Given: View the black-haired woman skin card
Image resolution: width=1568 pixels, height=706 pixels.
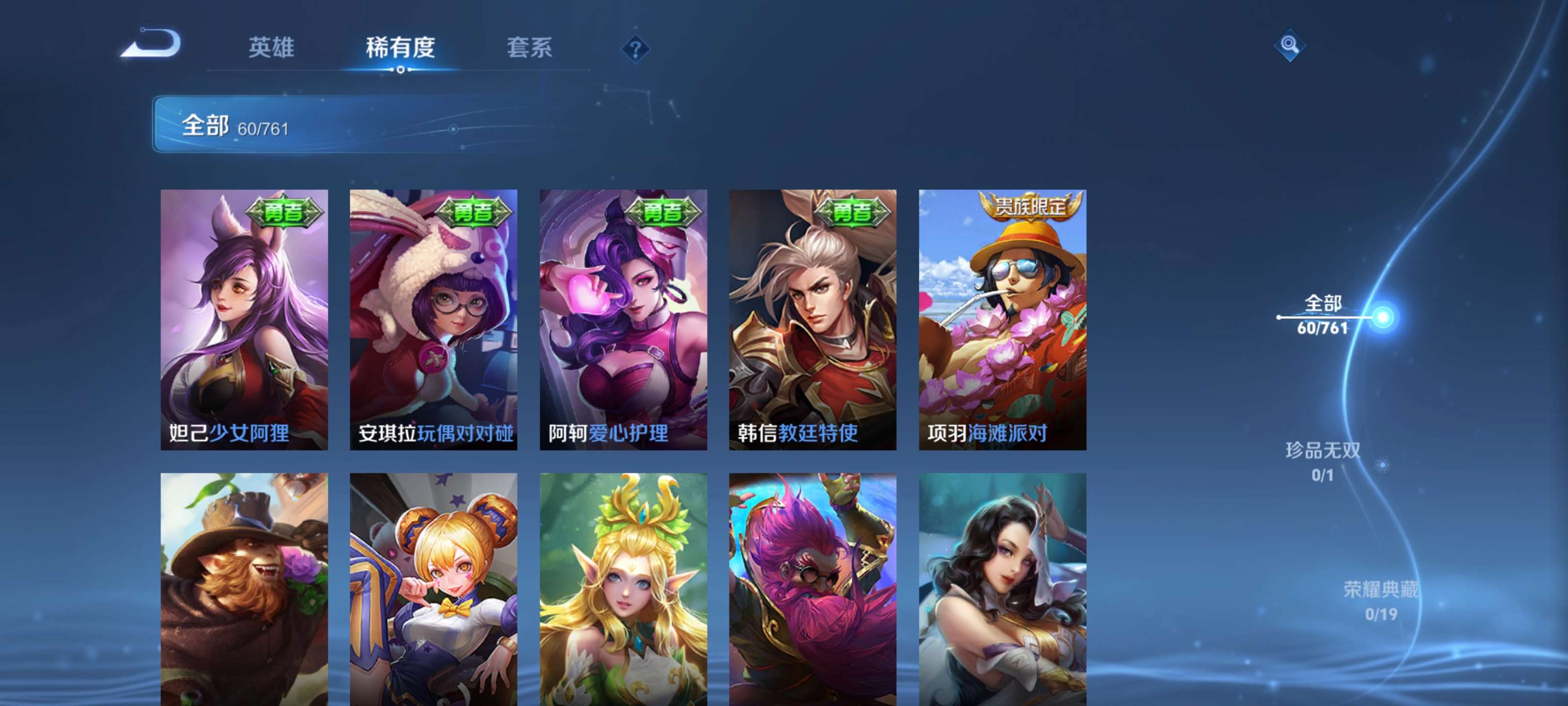Looking at the screenshot, I should click(1003, 588).
